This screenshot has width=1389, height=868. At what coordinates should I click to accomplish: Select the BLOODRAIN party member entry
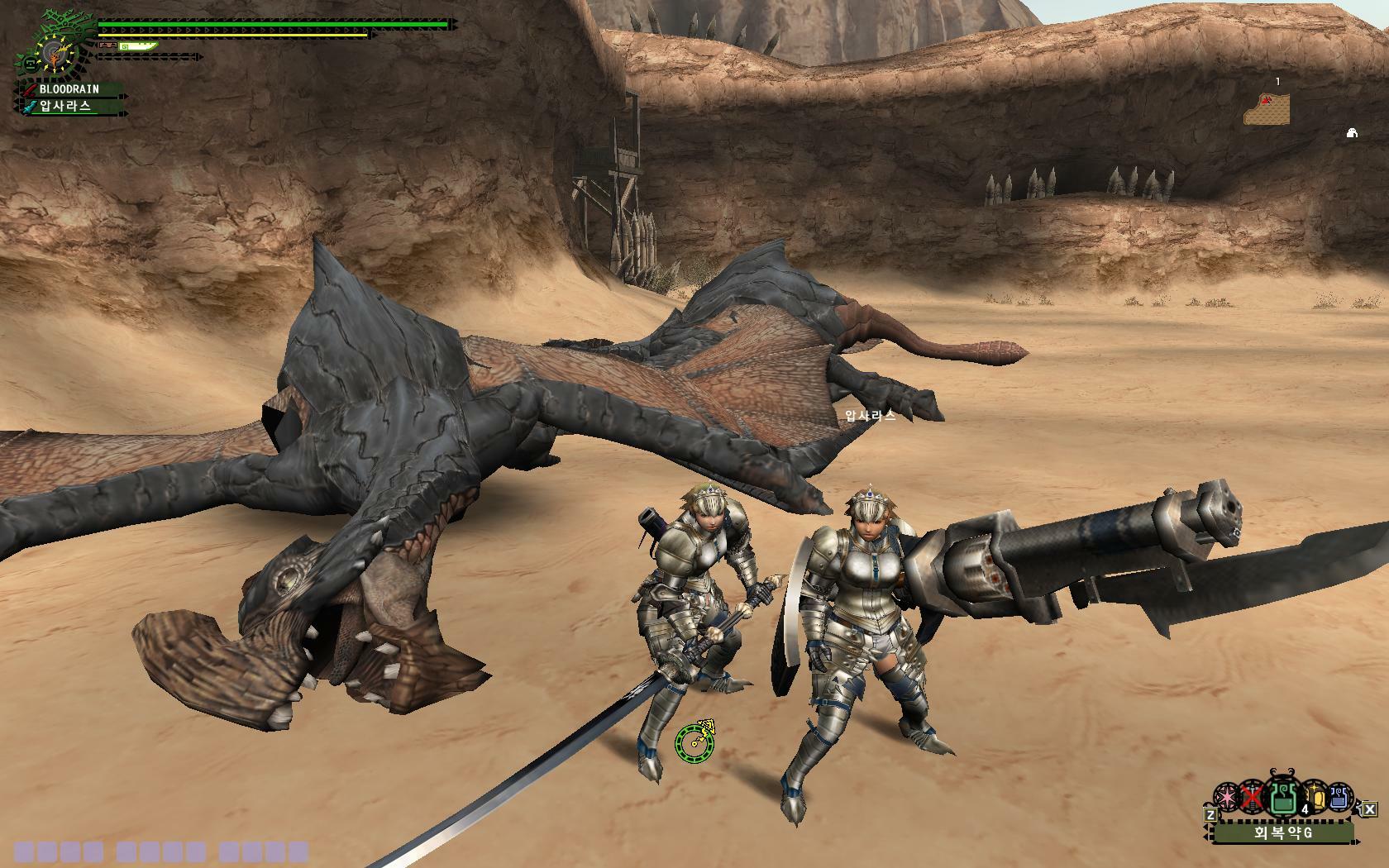click(69, 88)
